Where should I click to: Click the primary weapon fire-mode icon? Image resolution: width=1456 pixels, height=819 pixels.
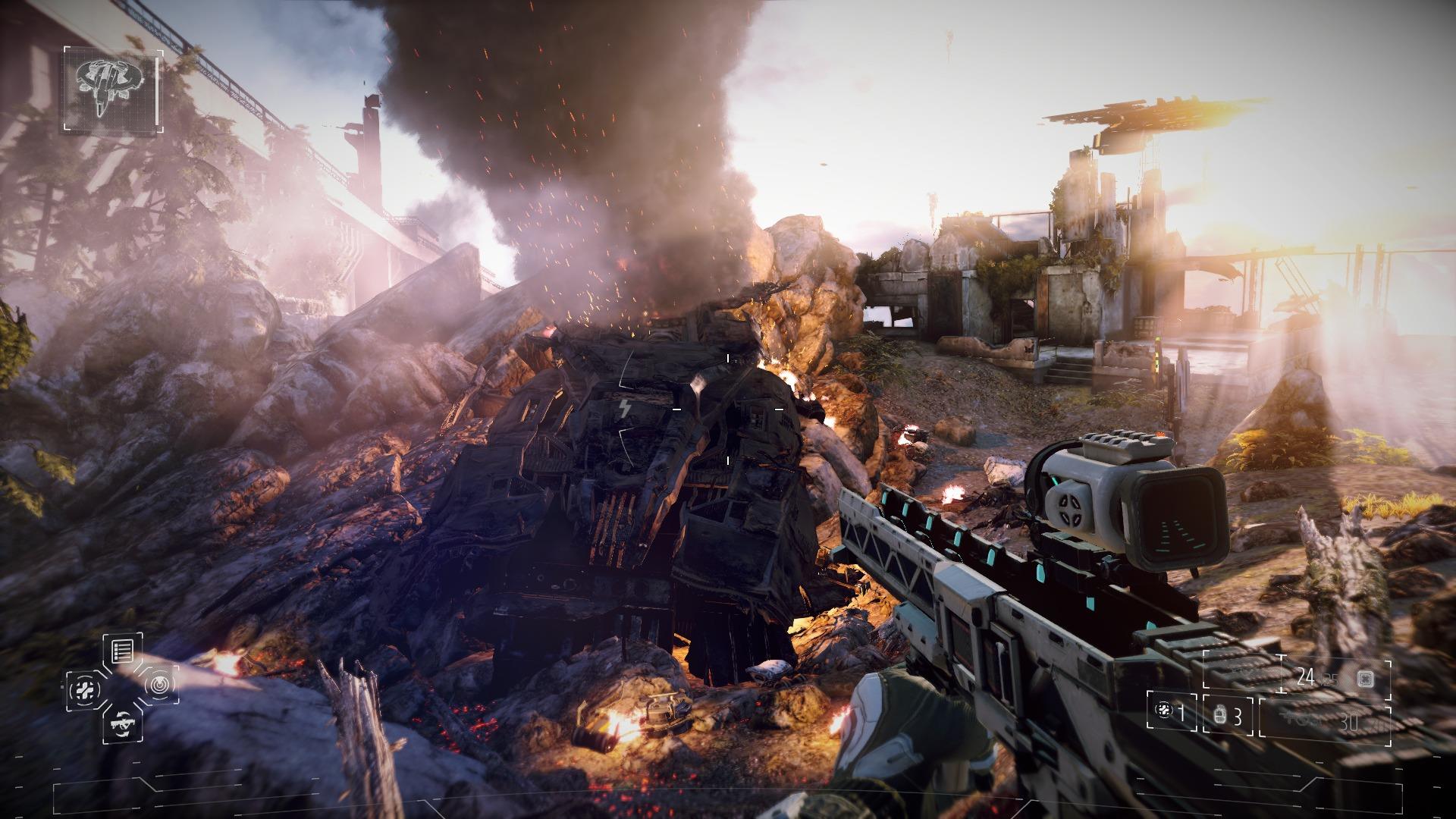point(1366,676)
